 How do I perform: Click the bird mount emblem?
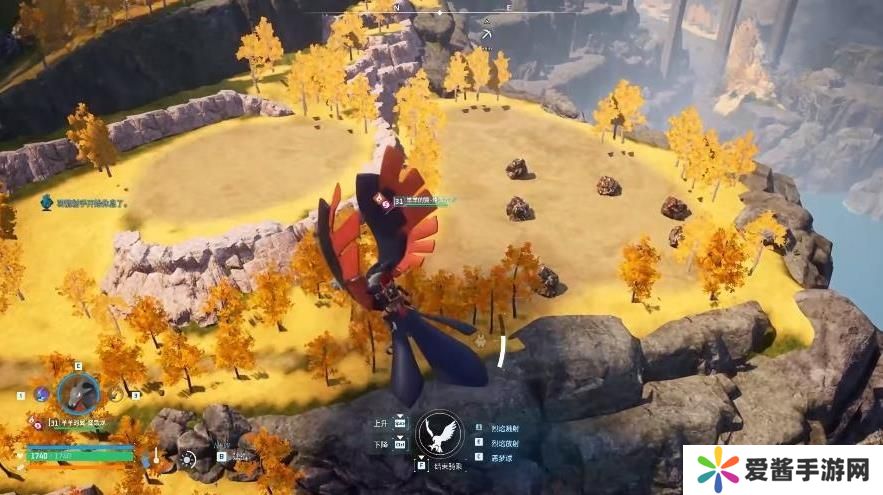(x=440, y=434)
